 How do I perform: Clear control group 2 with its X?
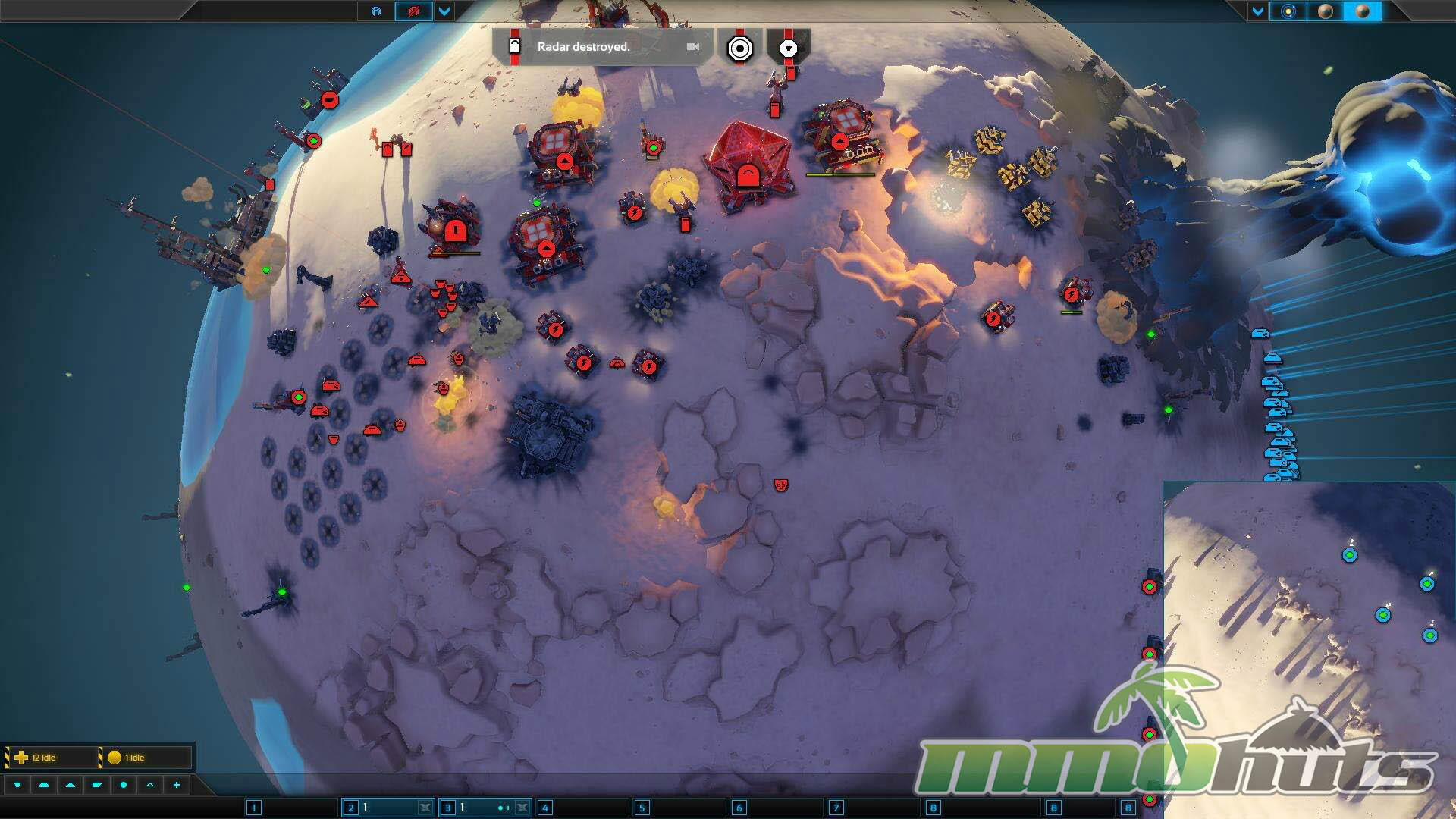(425, 808)
